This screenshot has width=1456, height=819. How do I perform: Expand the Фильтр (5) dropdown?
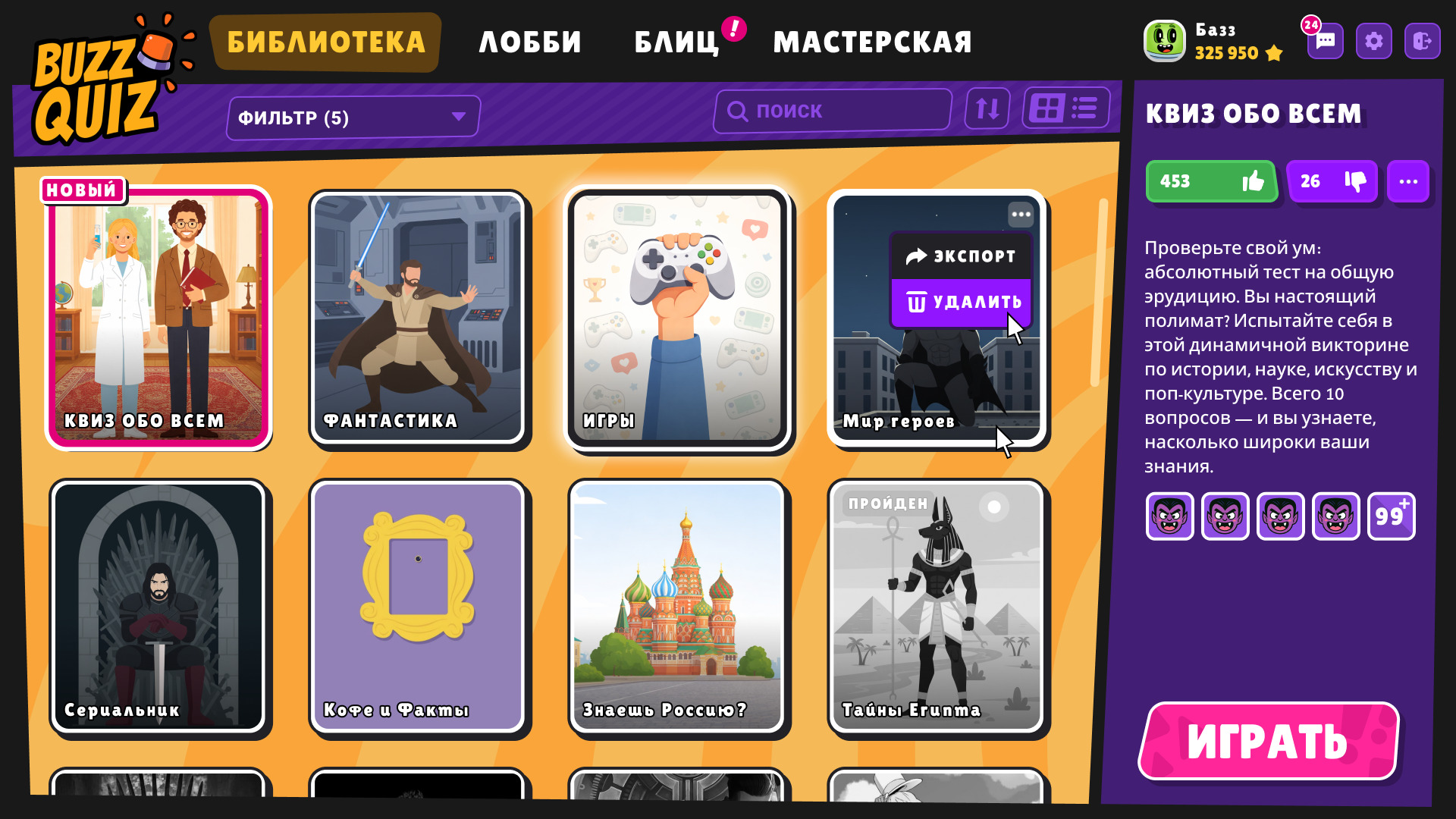point(353,118)
